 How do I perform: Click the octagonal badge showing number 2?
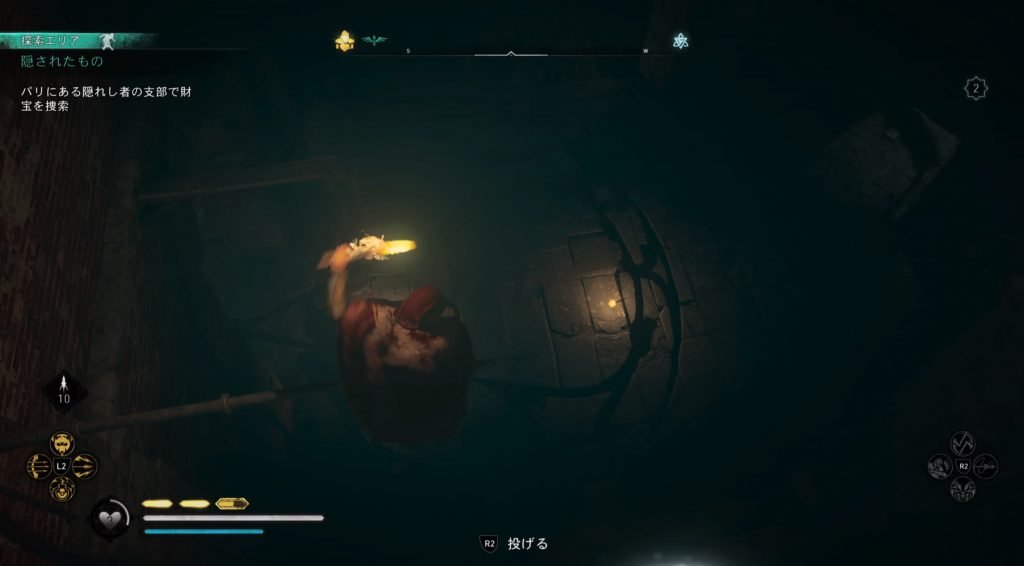click(x=976, y=89)
